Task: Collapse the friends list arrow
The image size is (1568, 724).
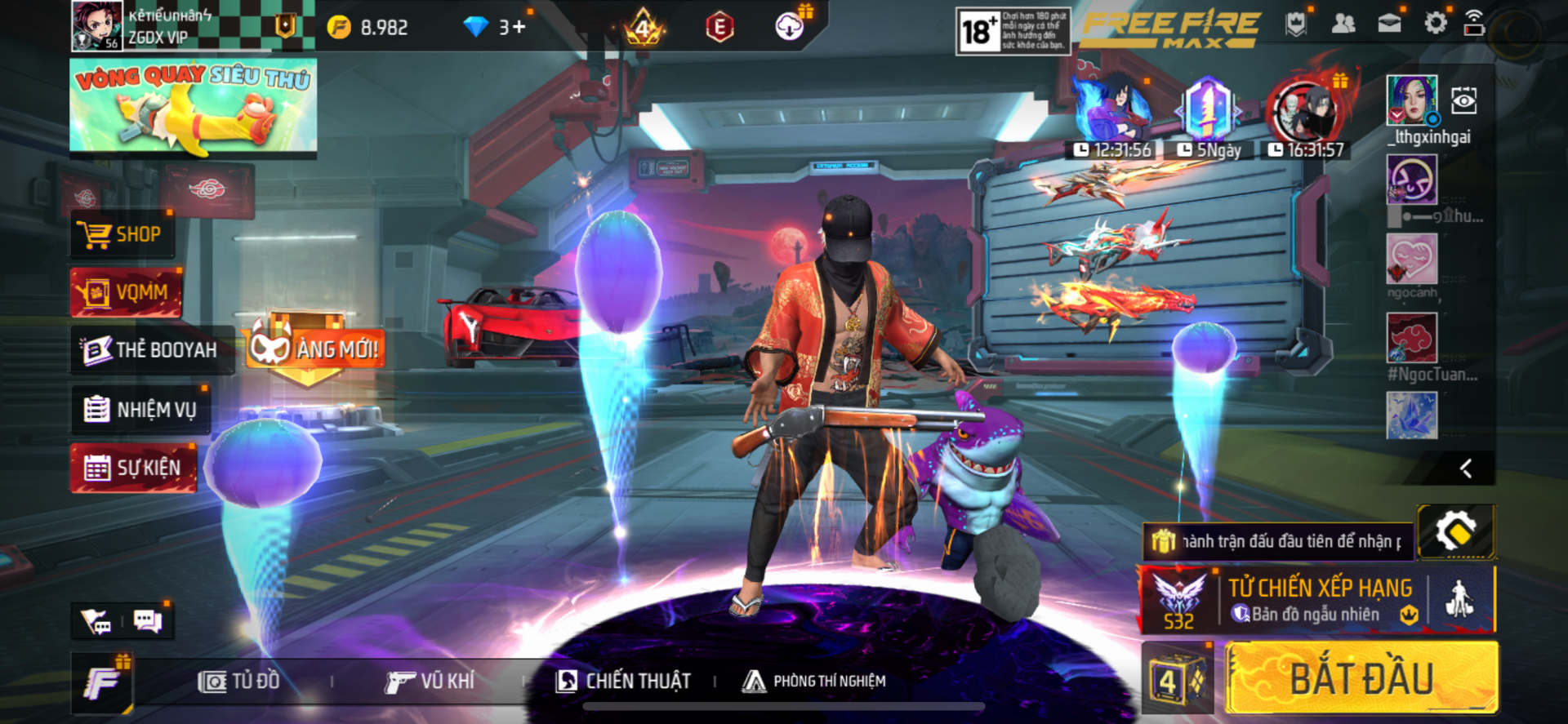Action: coord(1466,469)
